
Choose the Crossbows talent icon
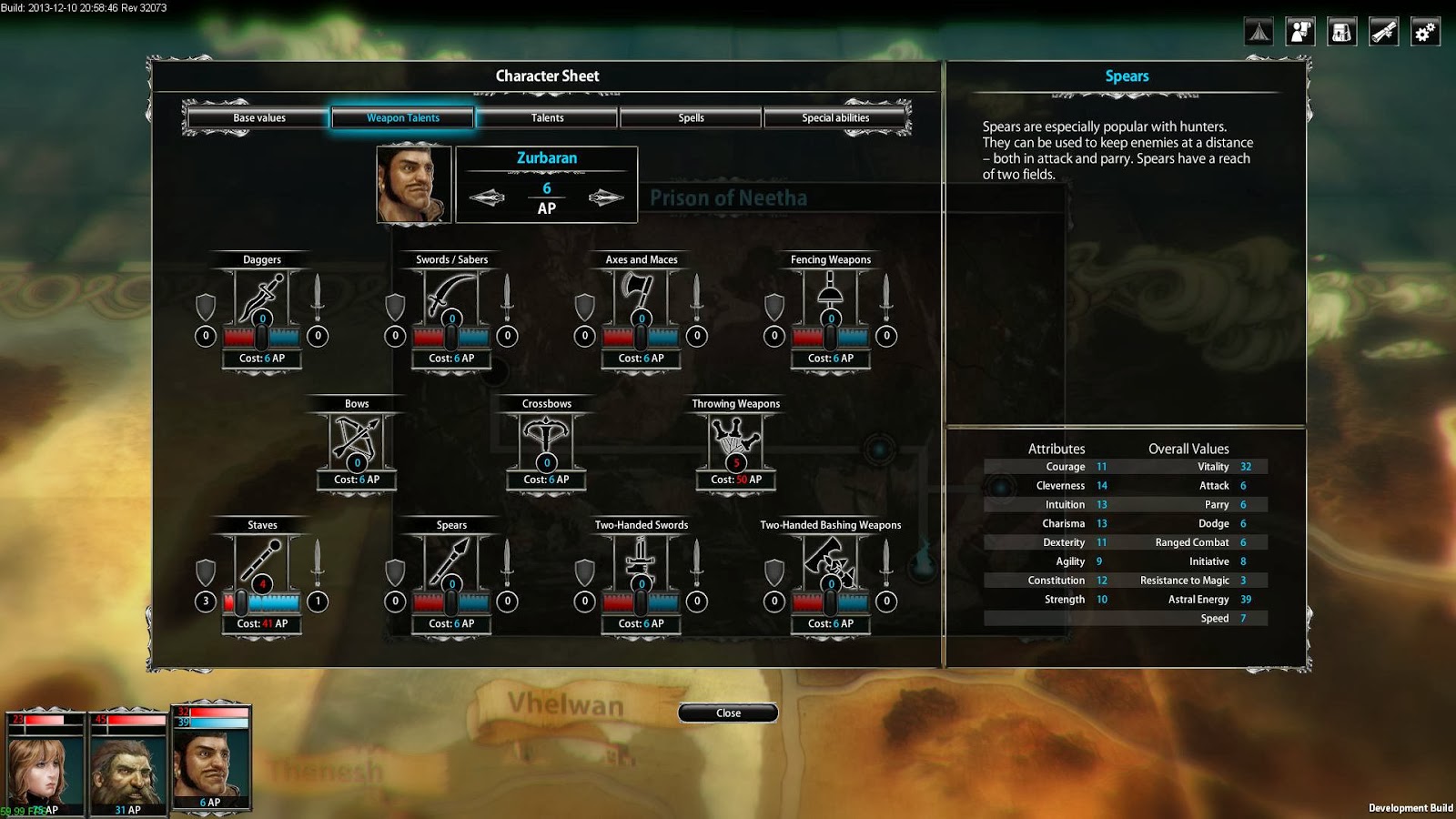click(546, 440)
